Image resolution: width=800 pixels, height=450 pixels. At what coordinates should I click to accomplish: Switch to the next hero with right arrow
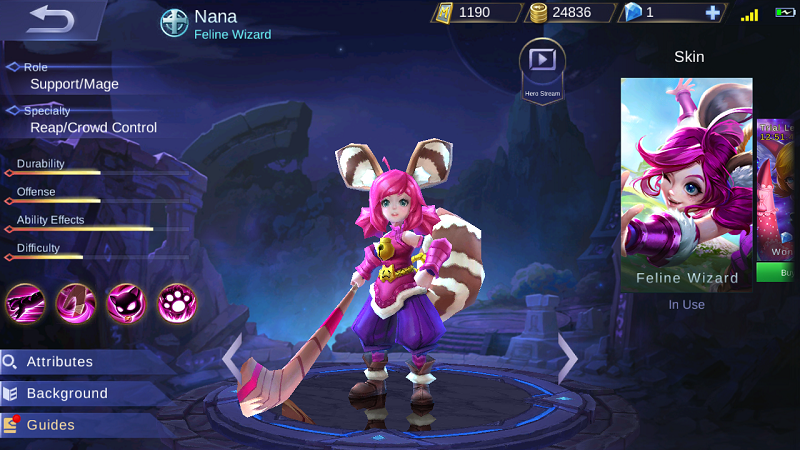[x=567, y=357]
